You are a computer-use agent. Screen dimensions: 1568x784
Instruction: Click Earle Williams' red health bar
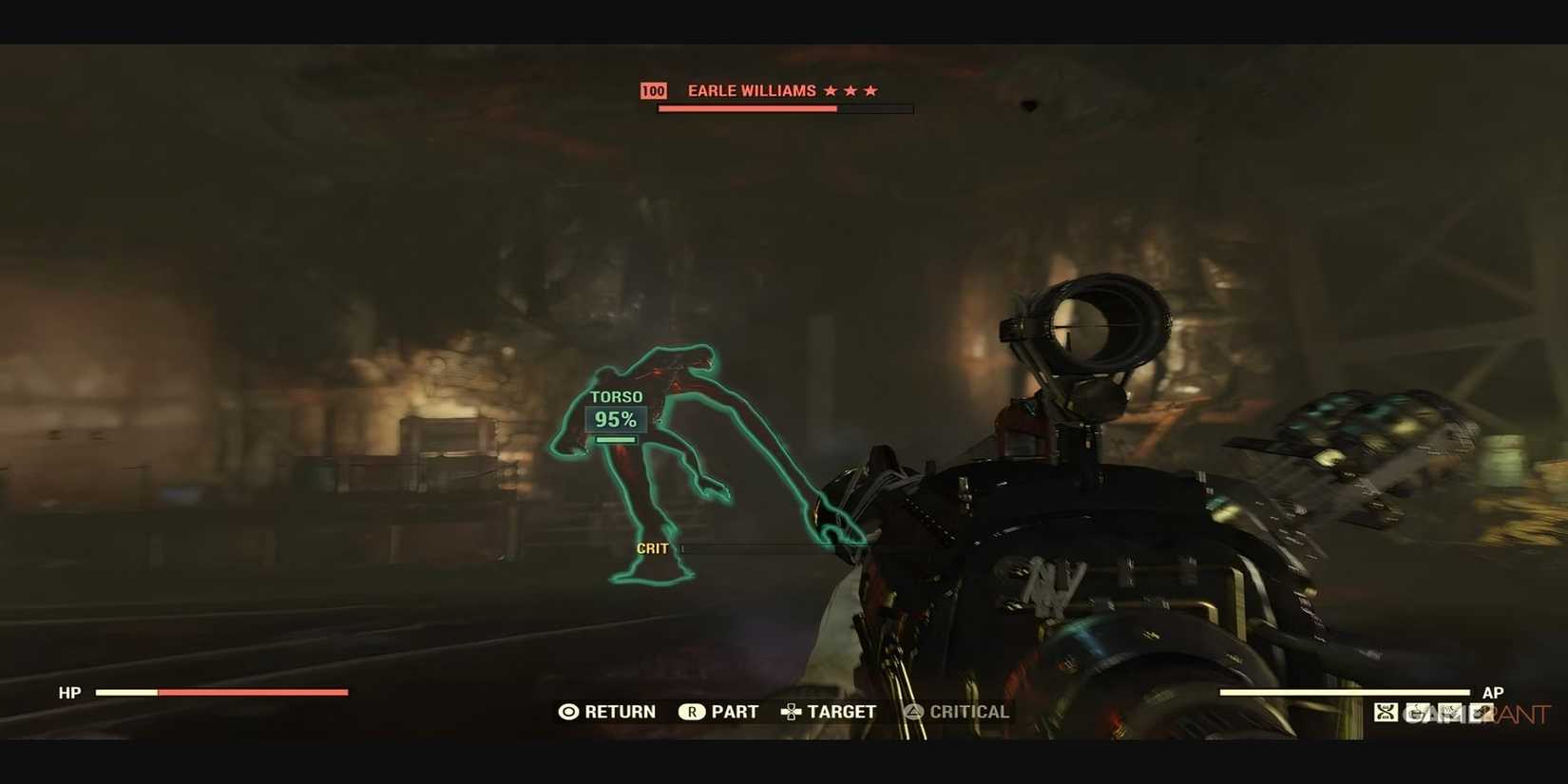(x=747, y=107)
